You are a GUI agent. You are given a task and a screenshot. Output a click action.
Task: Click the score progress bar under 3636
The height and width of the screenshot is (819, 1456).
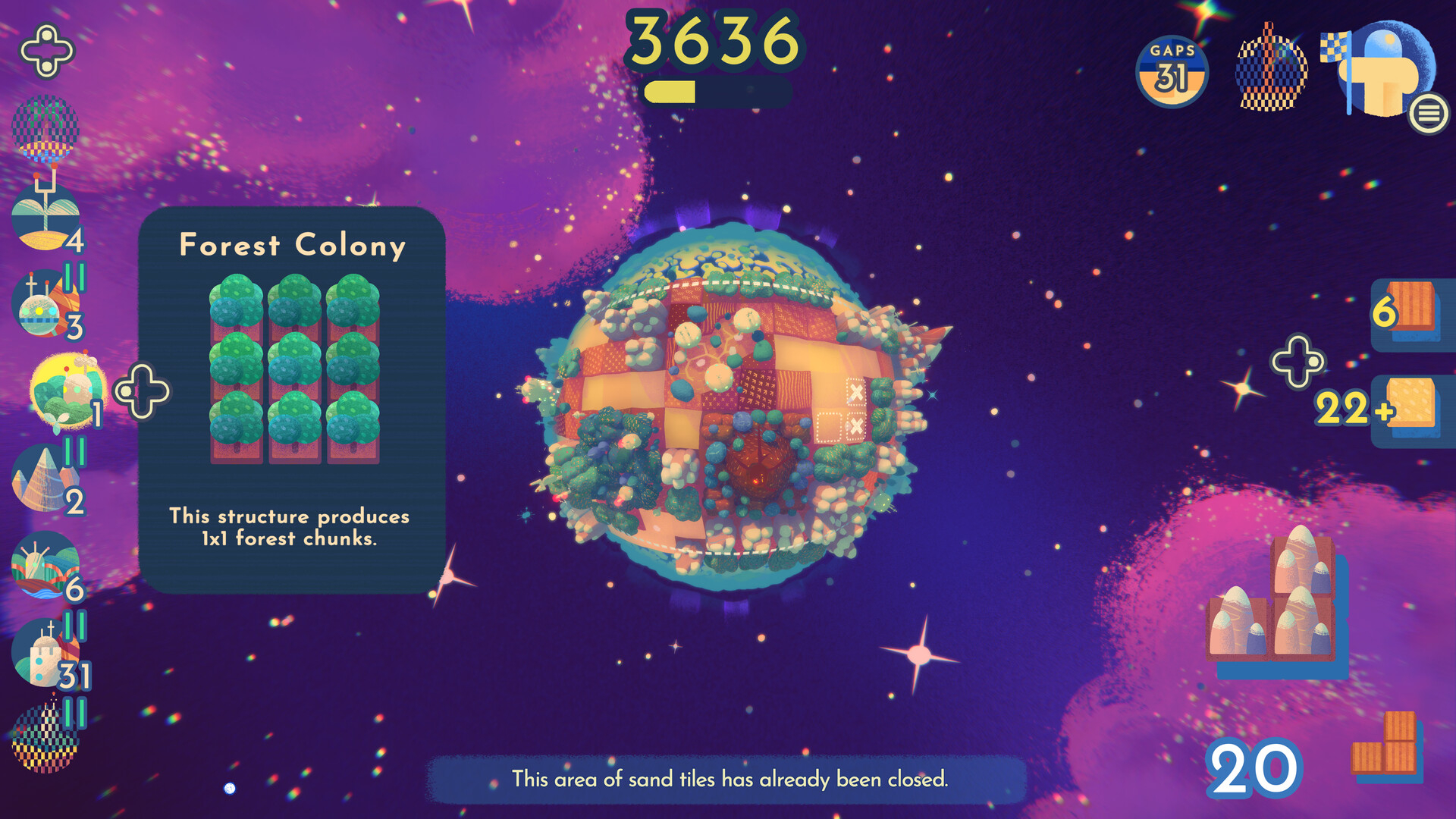click(717, 89)
